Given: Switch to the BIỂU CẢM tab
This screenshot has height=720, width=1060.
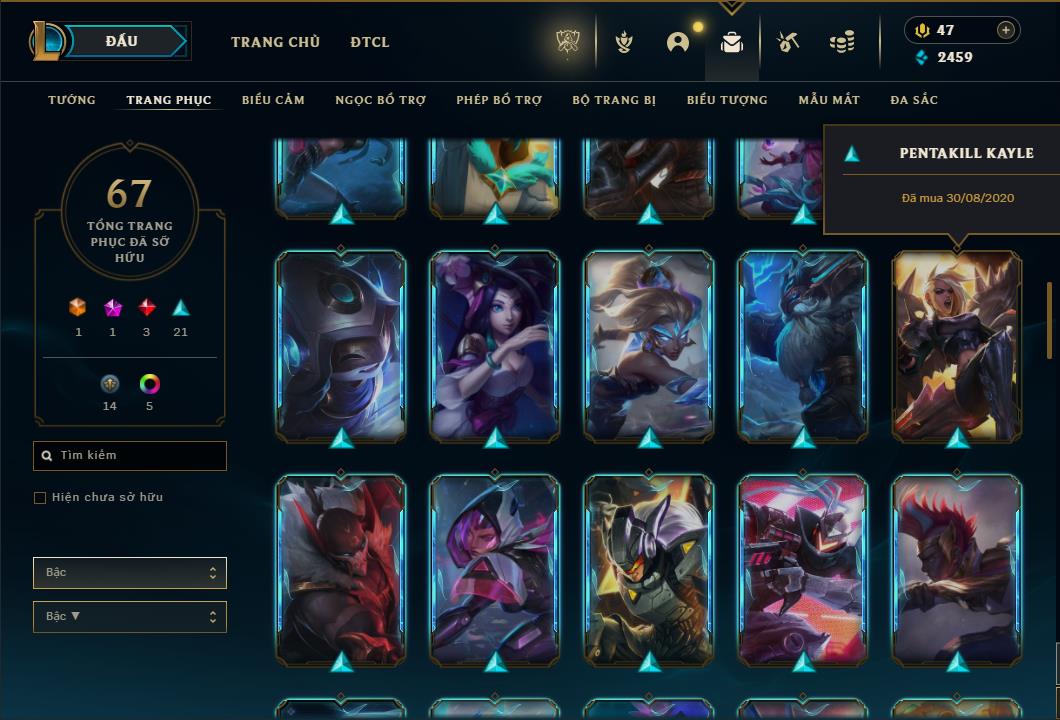Looking at the screenshot, I should tap(273, 100).
